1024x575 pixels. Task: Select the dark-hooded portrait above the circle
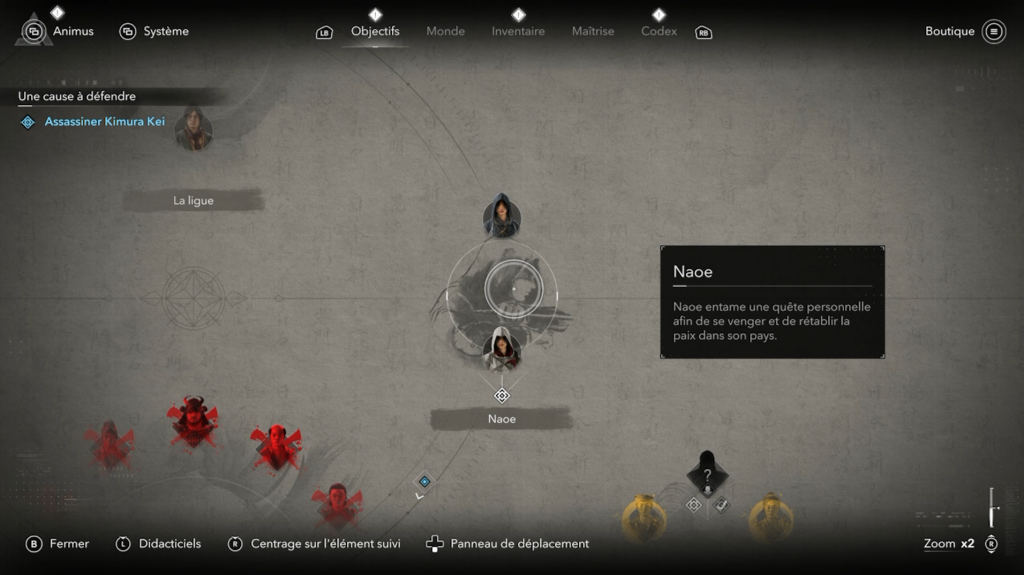pyautogui.click(x=501, y=215)
